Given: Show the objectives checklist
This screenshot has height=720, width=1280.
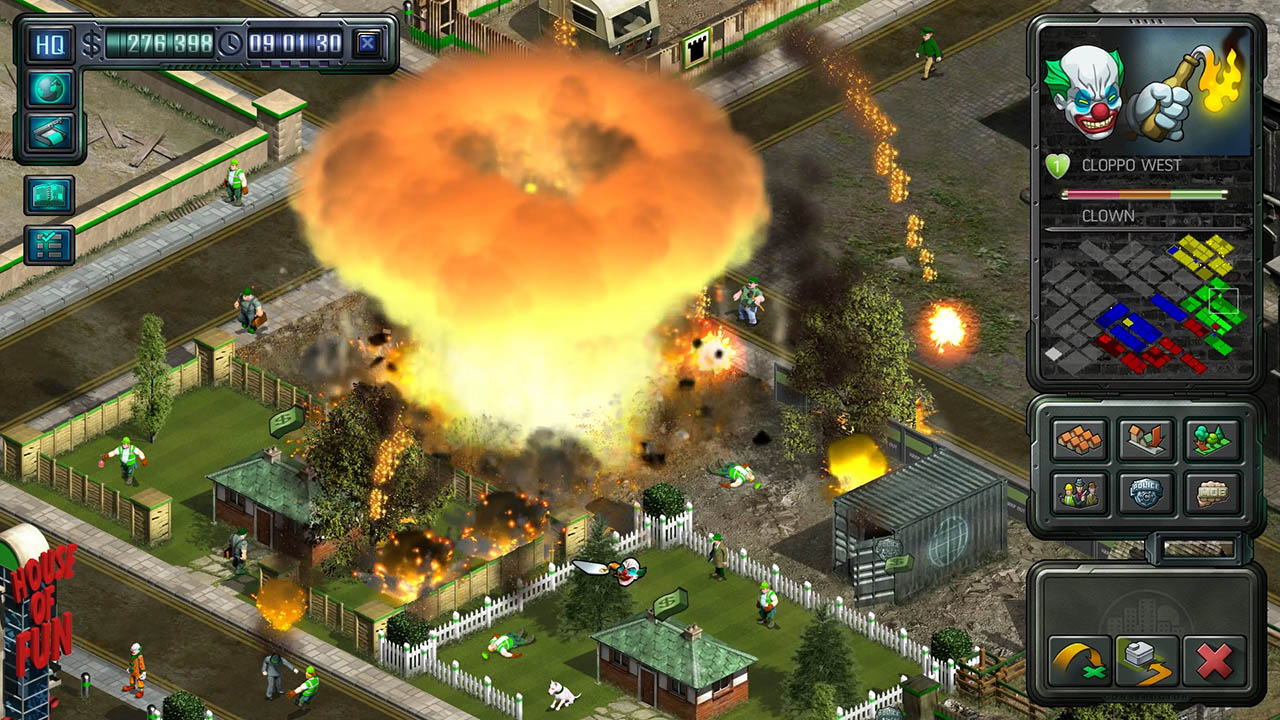Looking at the screenshot, I should coord(49,245).
